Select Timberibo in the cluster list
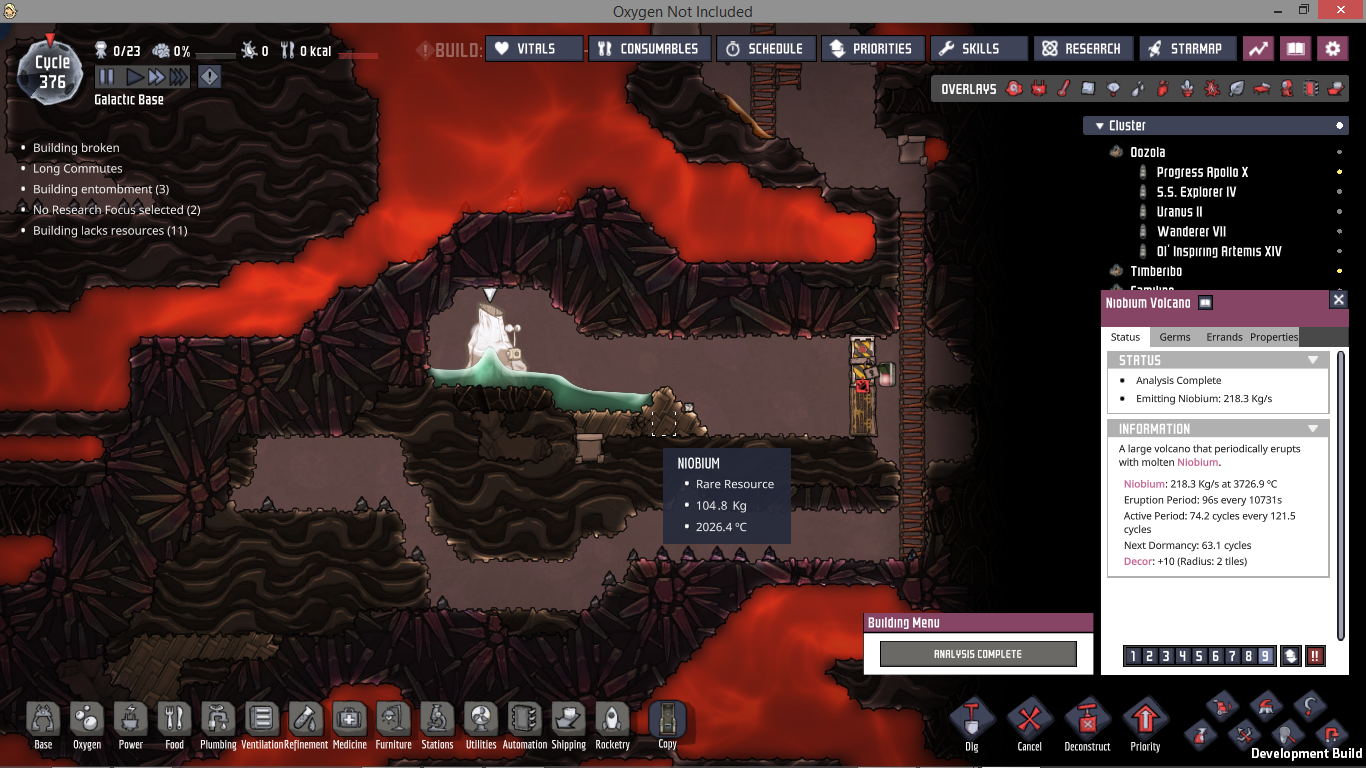This screenshot has width=1366, height=768. [x=1156, y=271]
